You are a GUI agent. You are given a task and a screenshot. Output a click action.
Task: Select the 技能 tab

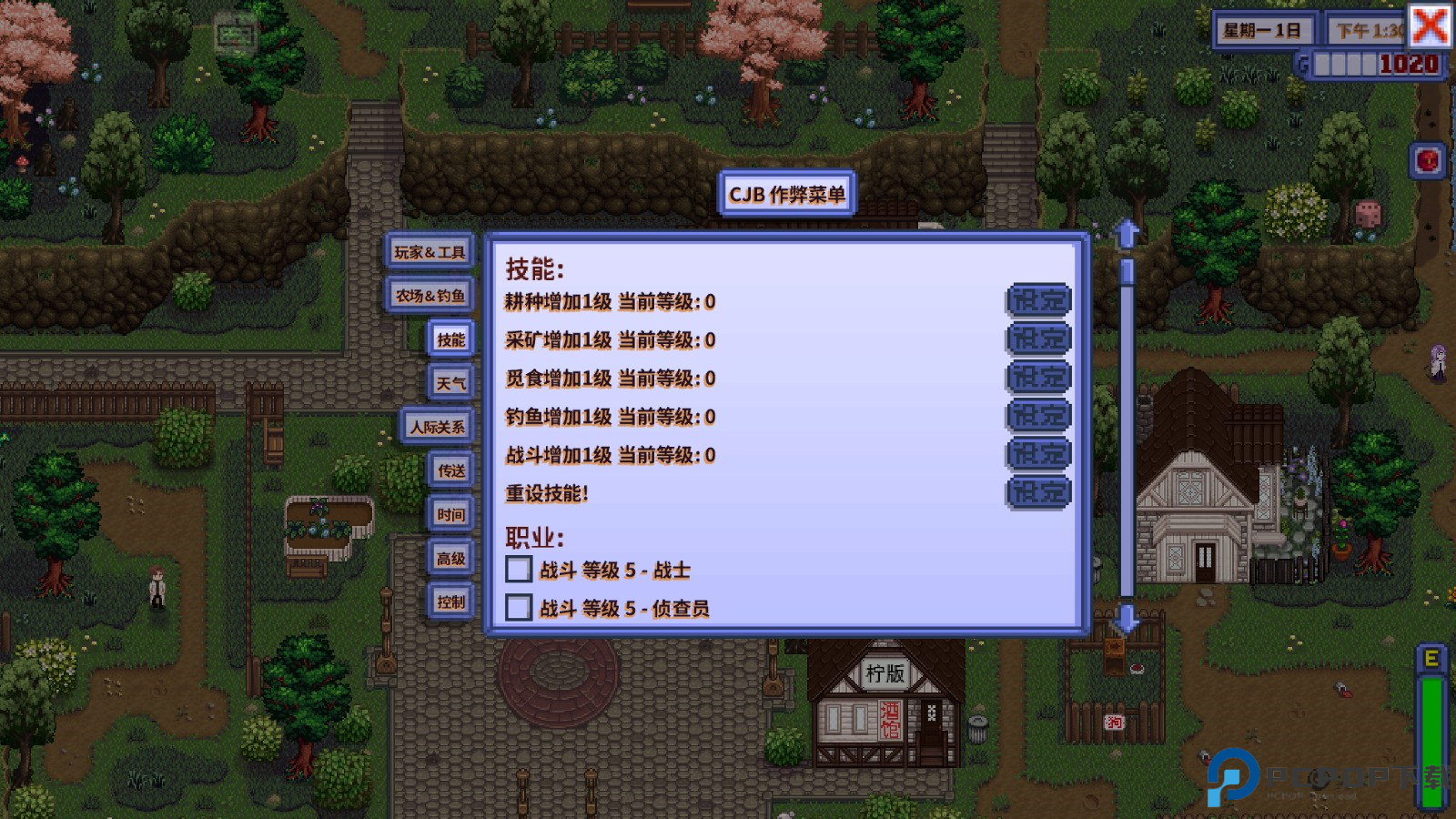[450, 339]
